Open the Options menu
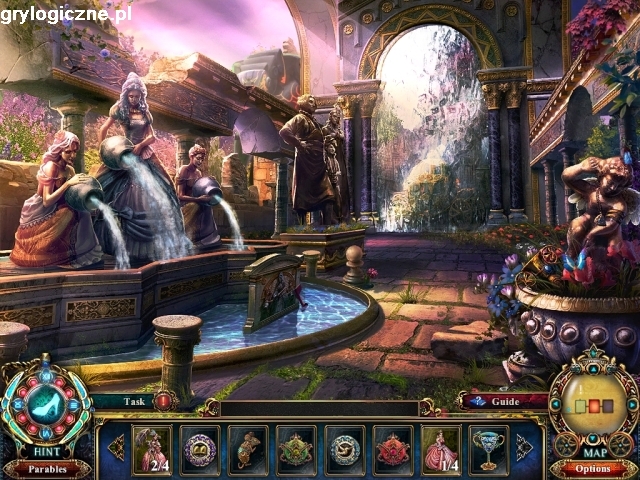The height and width of the screenshot is (480, 640). 593,469
